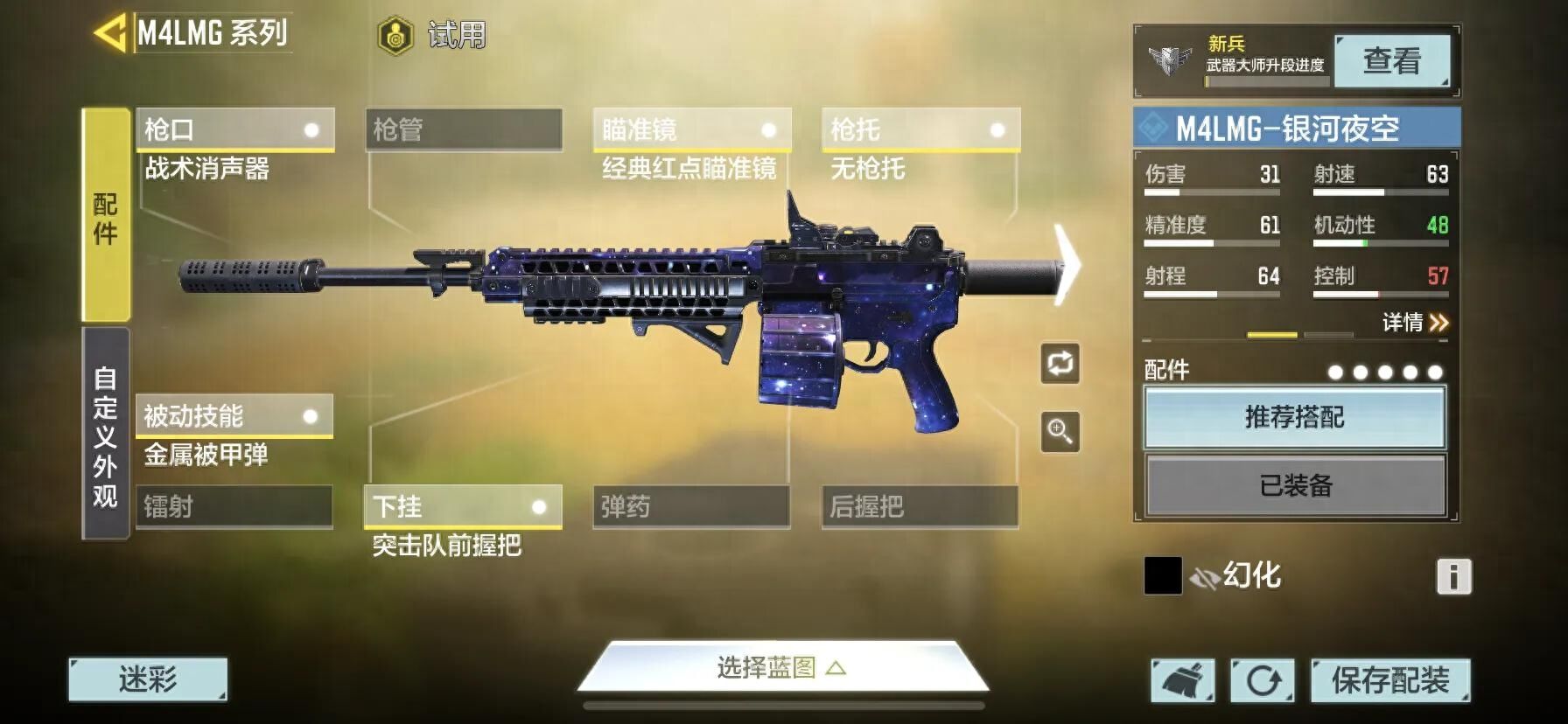Switch to the 自定义外观 tab

point(106,435)
